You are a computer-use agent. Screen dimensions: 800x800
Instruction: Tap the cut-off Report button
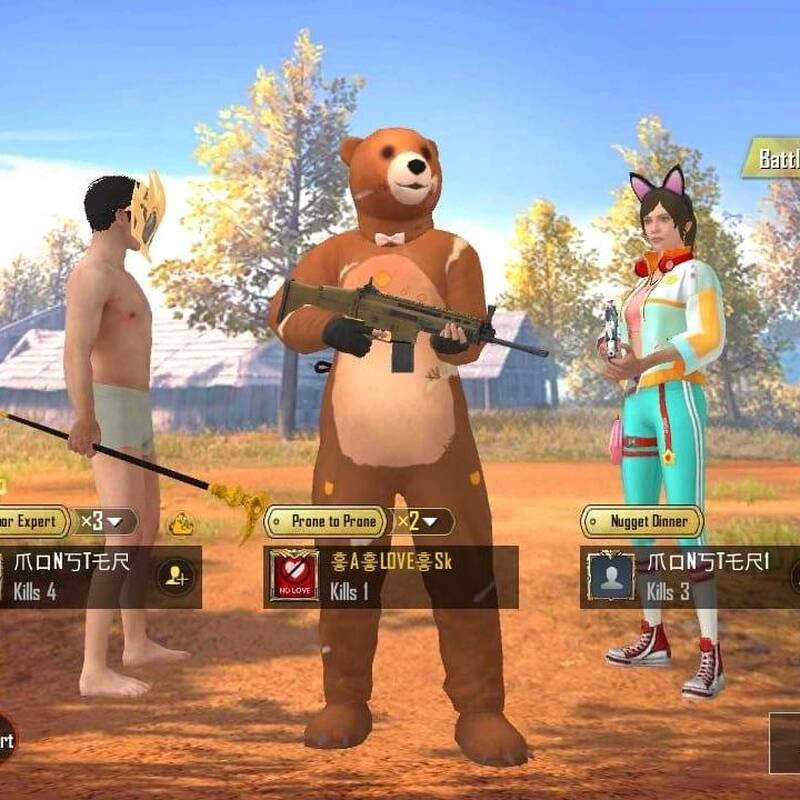coord(6,740)
